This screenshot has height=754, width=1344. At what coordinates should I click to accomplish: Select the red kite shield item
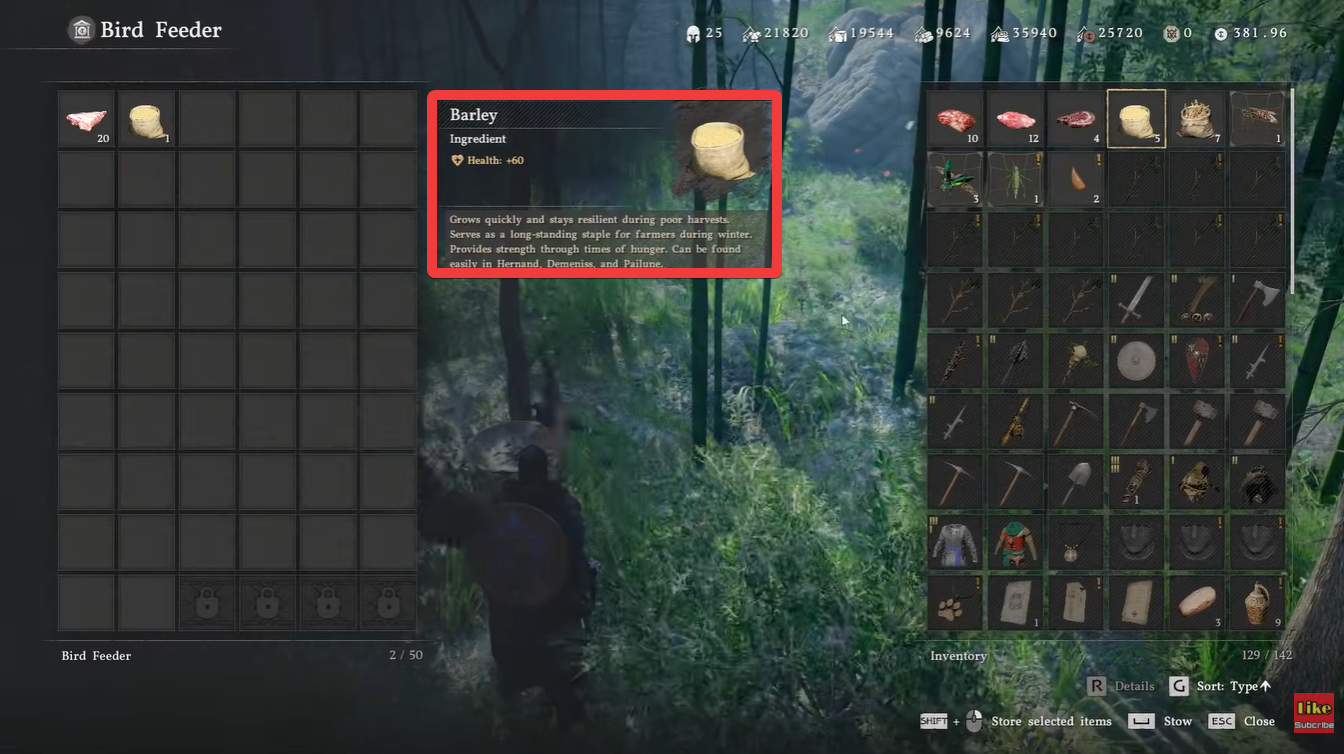pos(1195,361)
